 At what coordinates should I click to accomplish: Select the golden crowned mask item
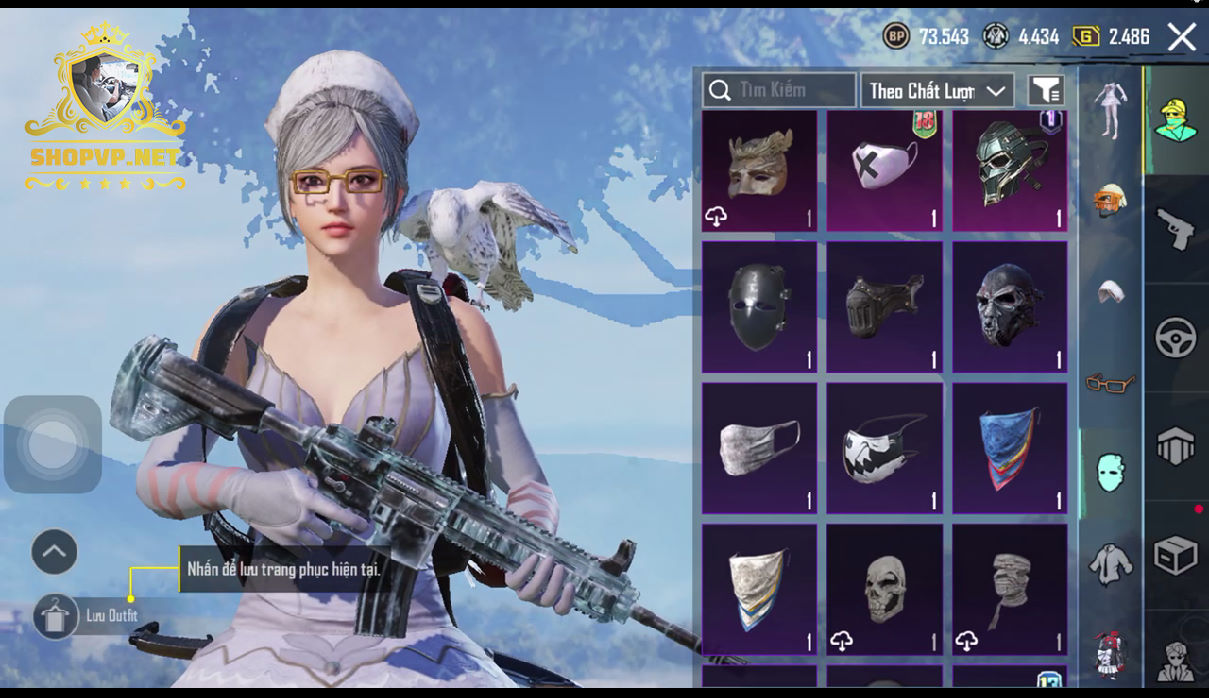(759, 171)
